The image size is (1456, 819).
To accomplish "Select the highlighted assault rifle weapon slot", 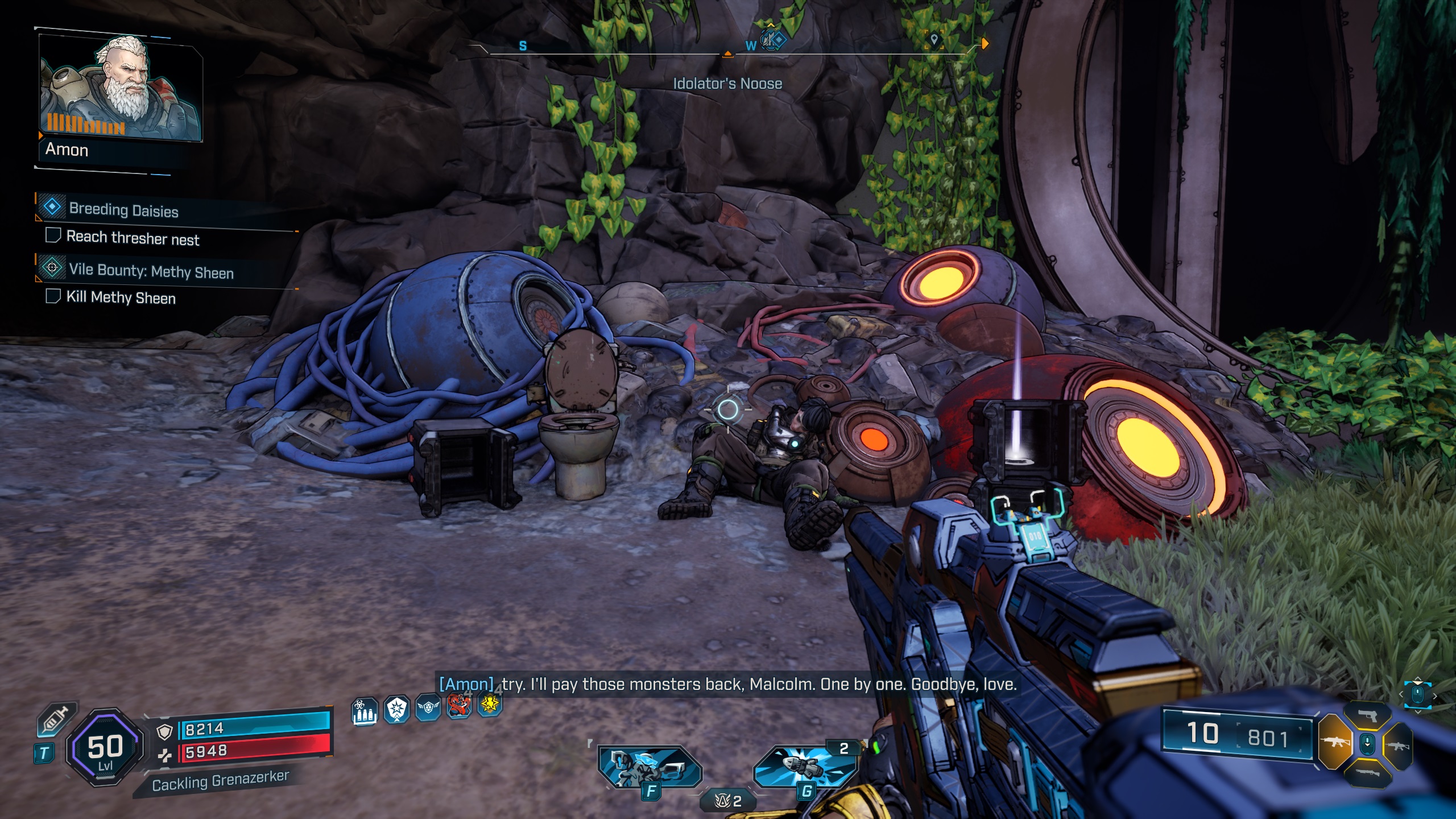I will [x=1334, y=742].
